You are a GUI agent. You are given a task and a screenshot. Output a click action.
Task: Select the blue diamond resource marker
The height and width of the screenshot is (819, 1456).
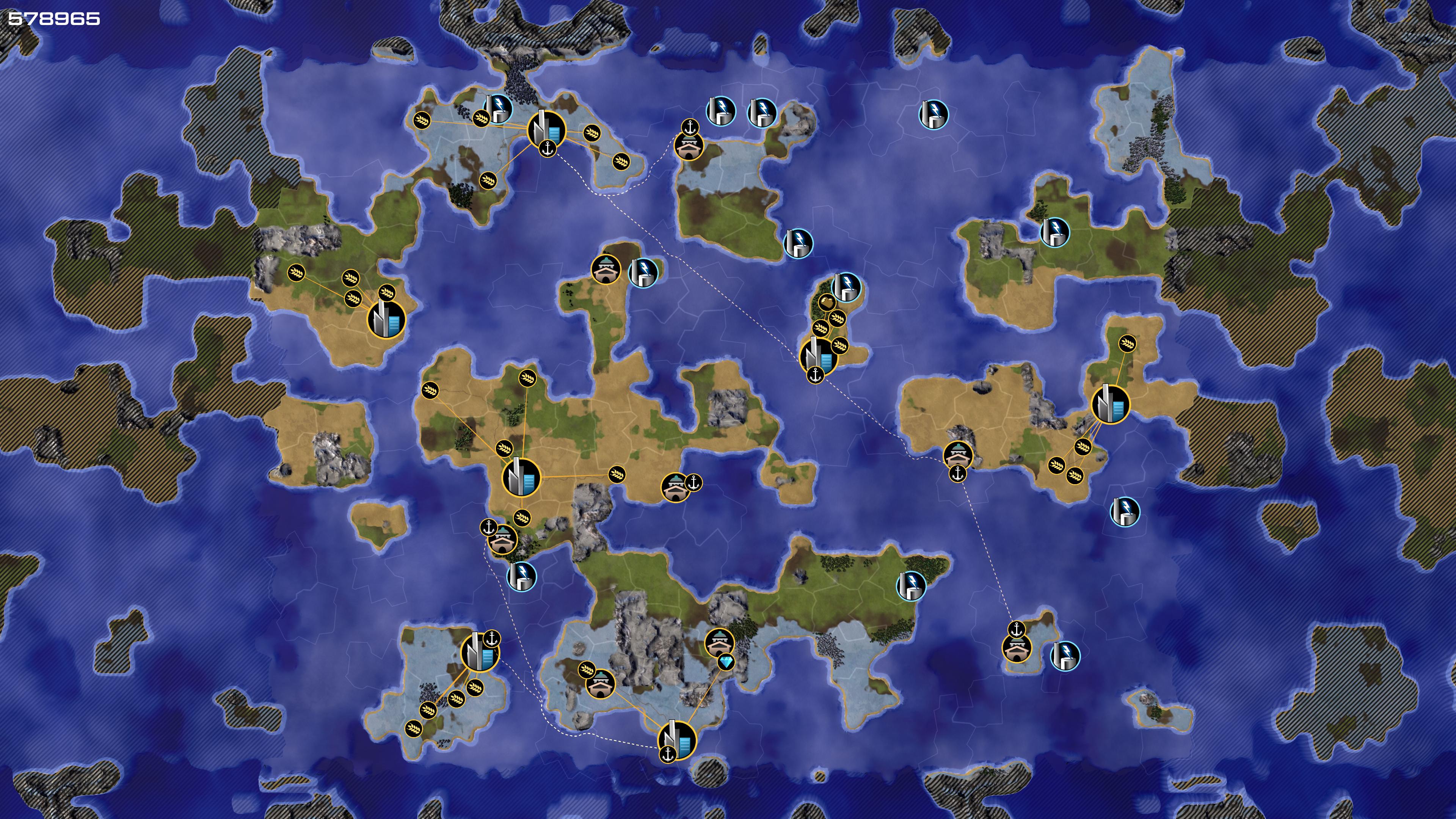tap(726, 662)
